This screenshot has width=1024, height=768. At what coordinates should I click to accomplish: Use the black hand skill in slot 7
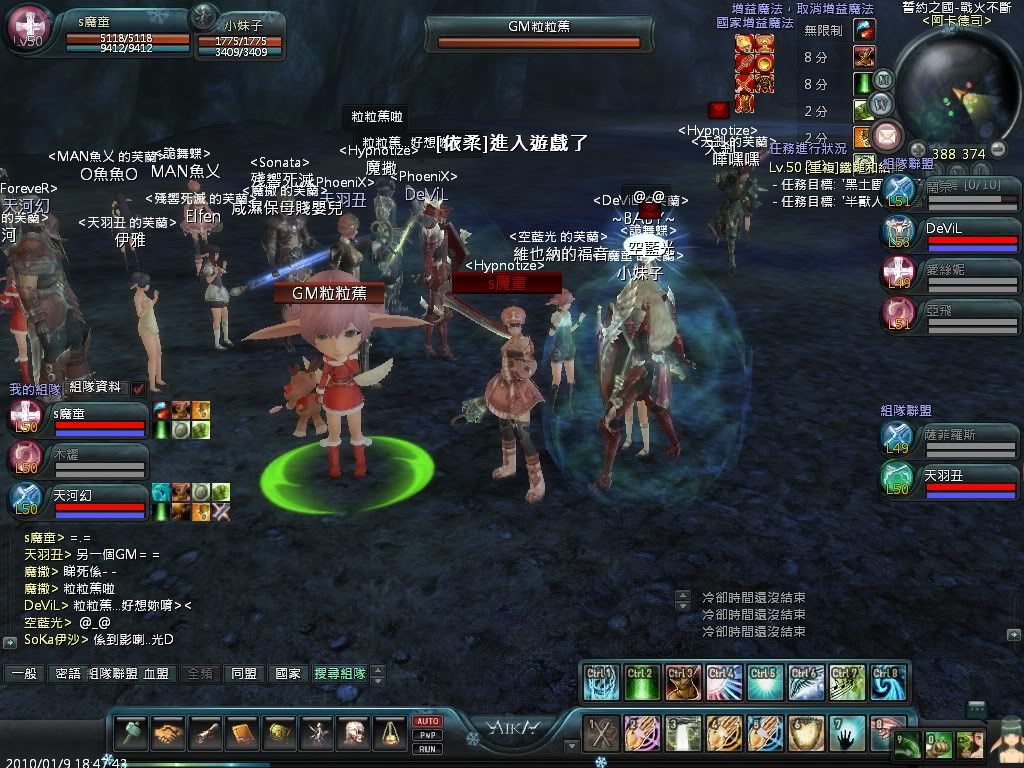pyautogui.click(x=849, y=734)
